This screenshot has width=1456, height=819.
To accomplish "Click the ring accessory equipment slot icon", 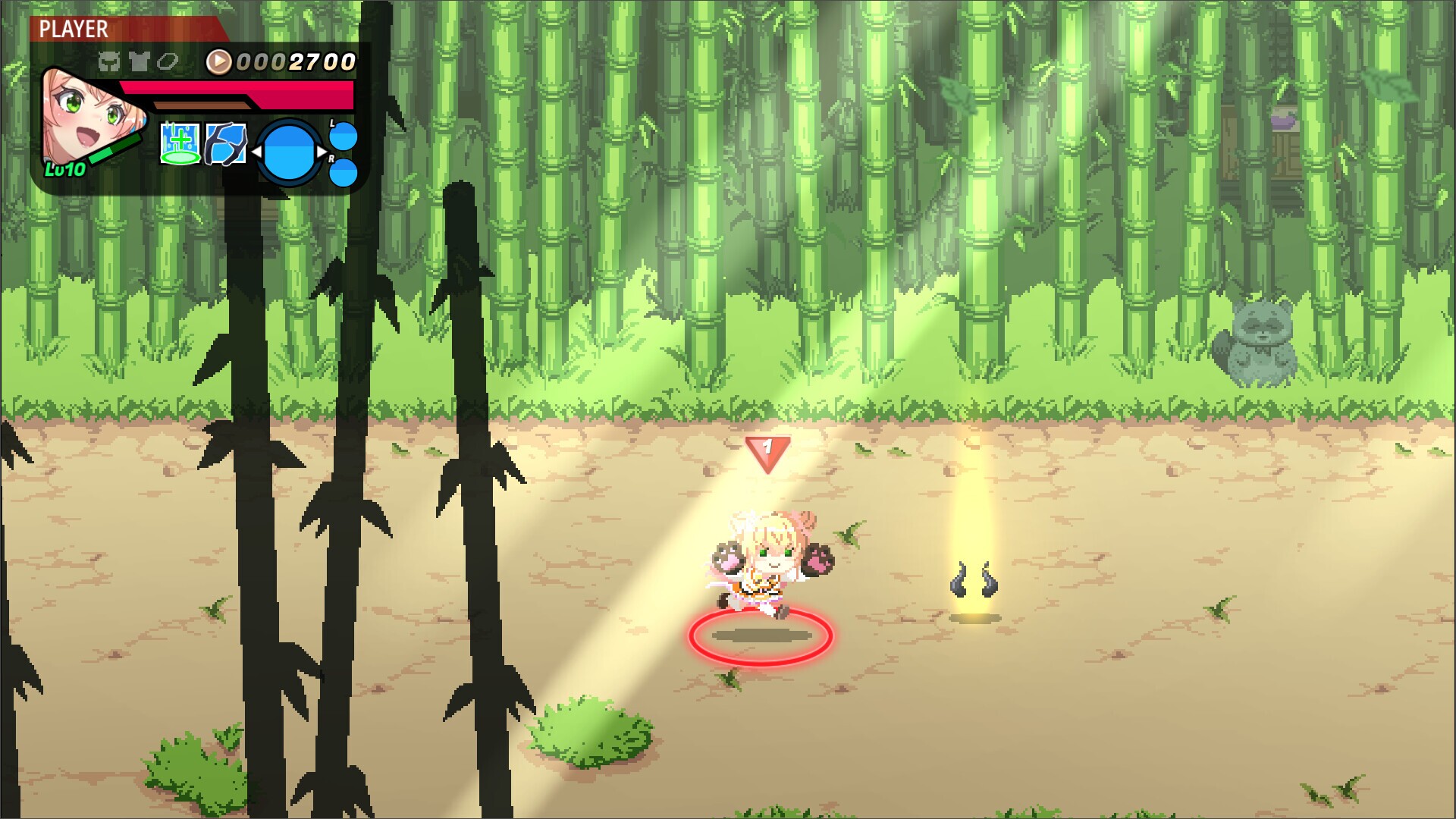I will click(167, 61).
